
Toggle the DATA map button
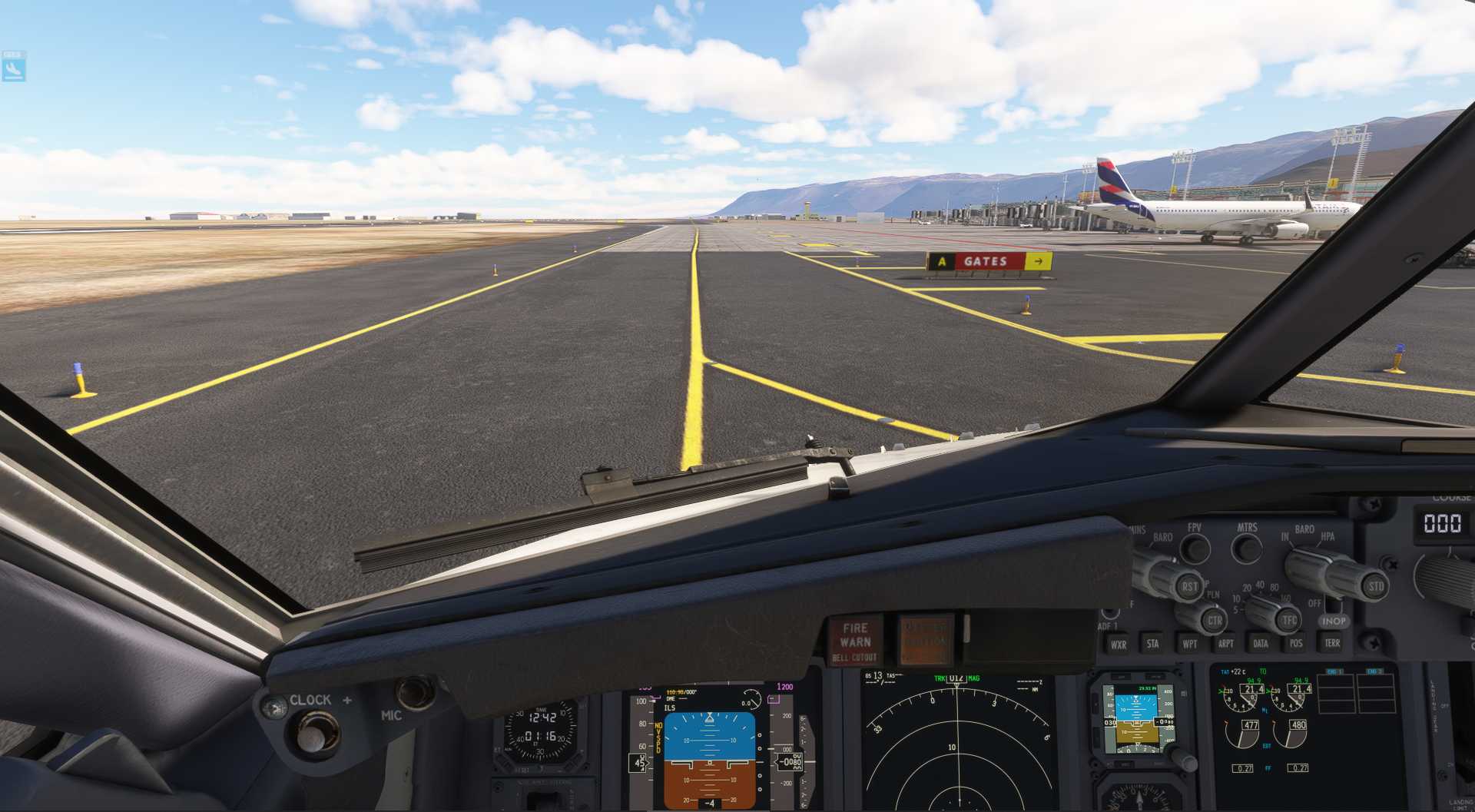point(1261,644)
